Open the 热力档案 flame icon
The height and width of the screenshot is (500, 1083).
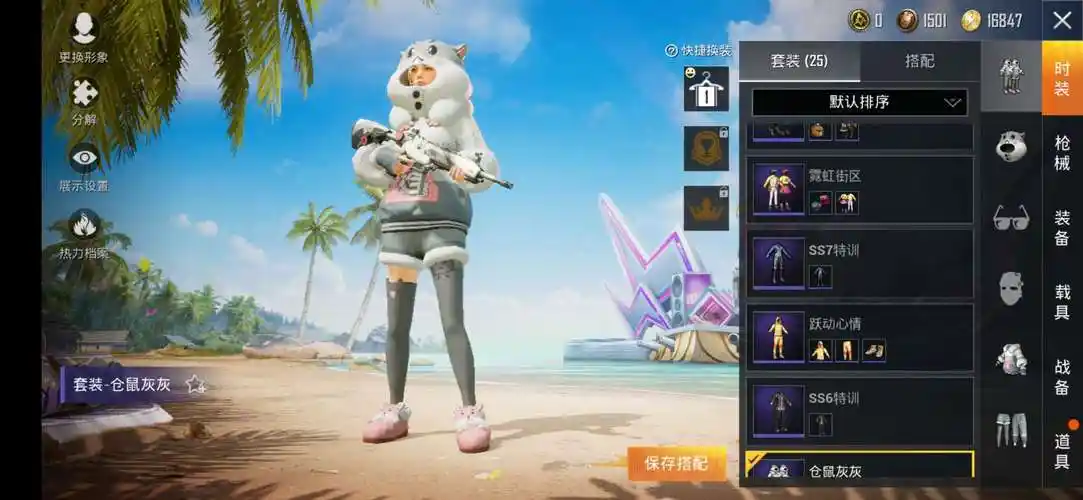pos(84,232)
